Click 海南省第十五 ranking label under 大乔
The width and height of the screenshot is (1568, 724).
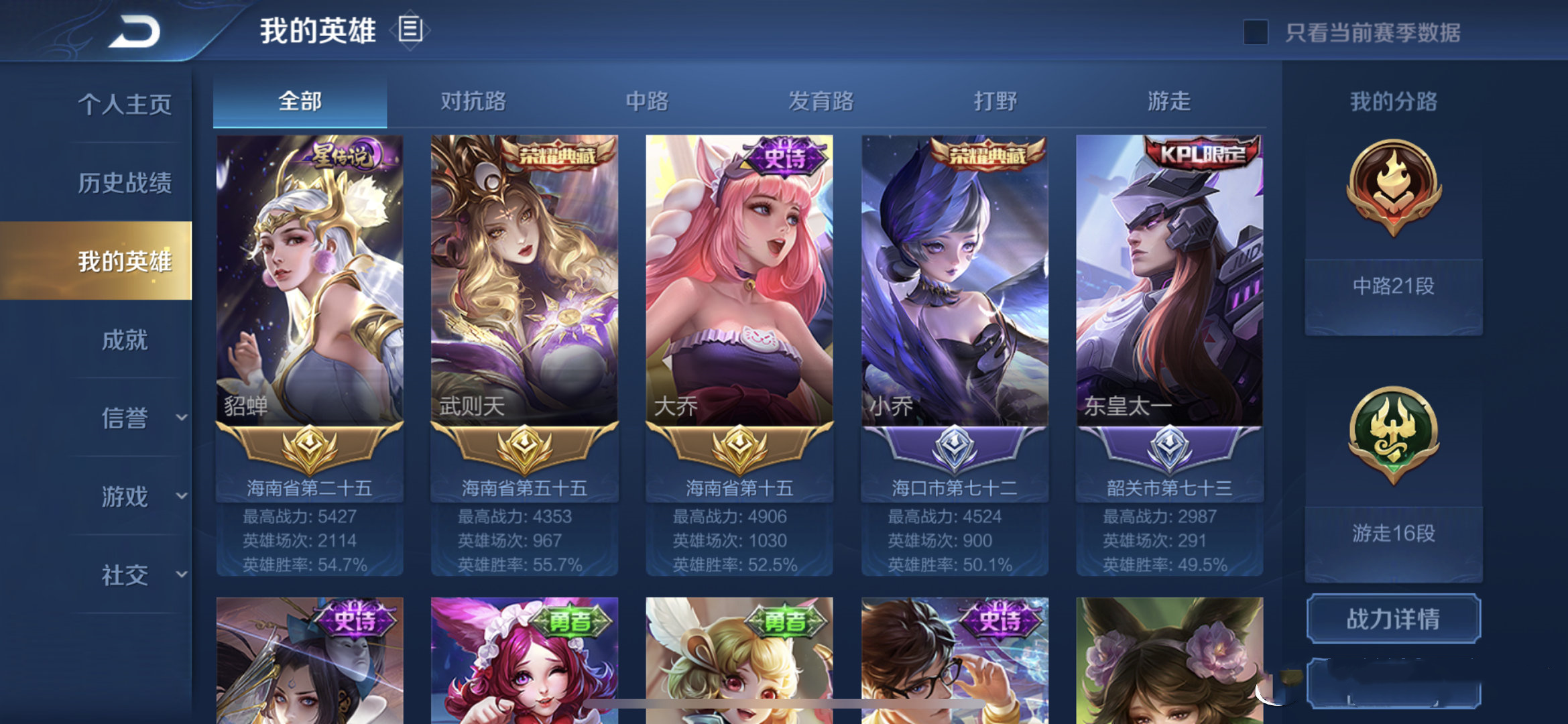click(x=739, y=488)
